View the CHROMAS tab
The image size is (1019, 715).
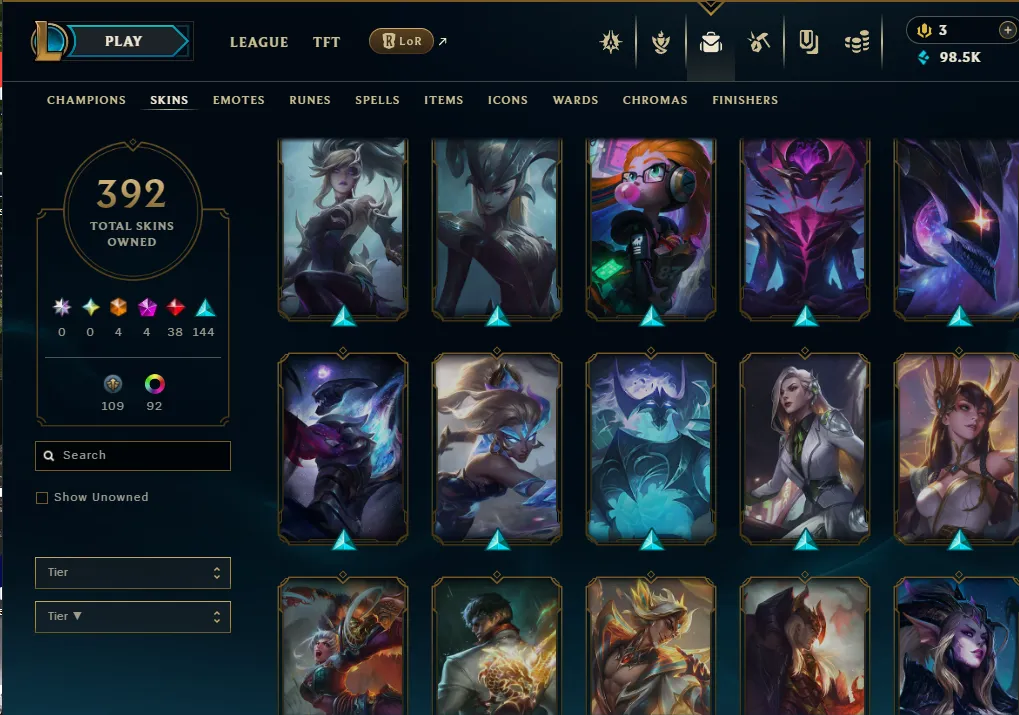pyautogui.click(x=655, y=100)
